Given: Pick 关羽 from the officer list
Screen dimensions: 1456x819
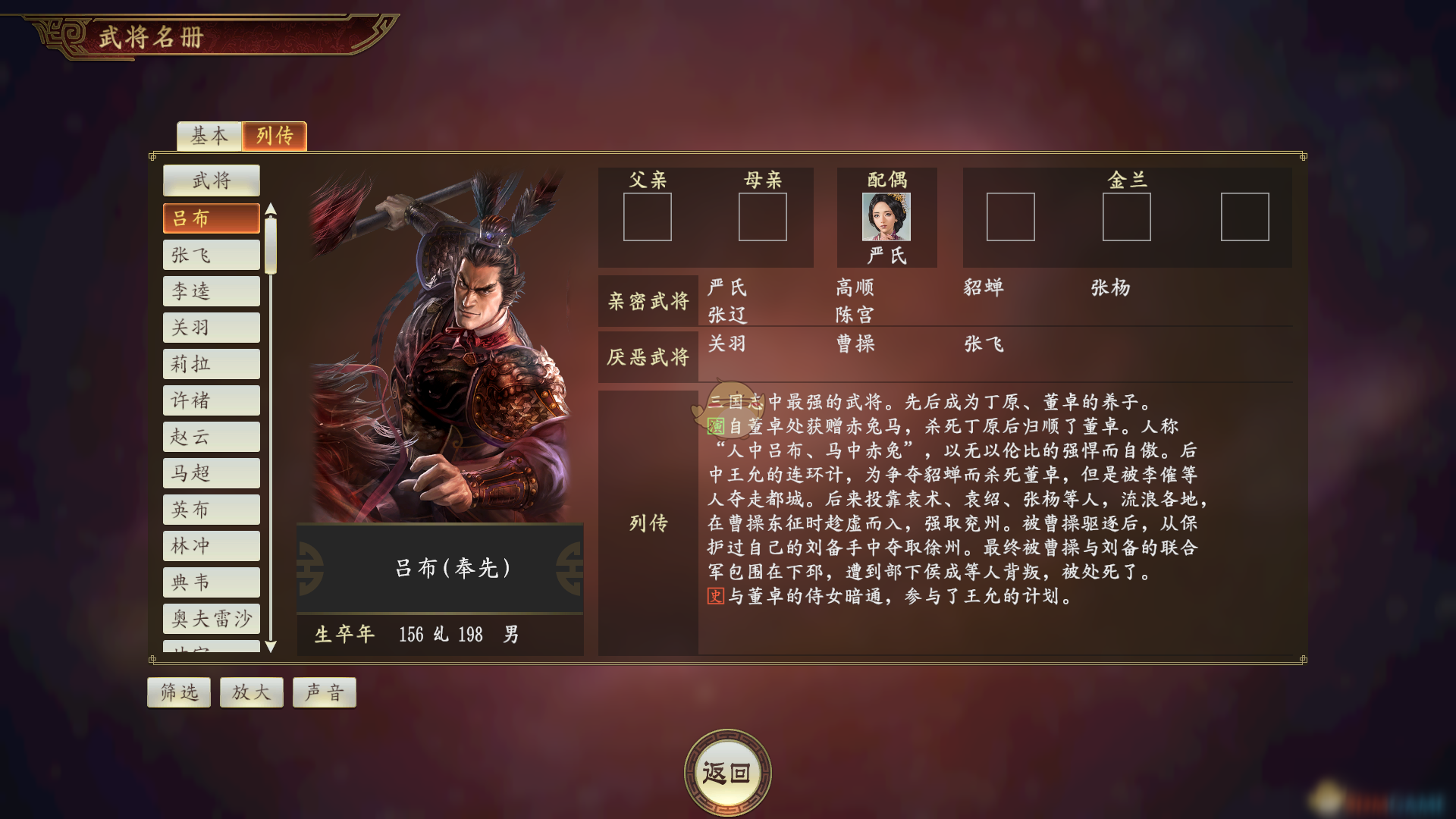Looking at the screenshot, I should tap(212, 328).
